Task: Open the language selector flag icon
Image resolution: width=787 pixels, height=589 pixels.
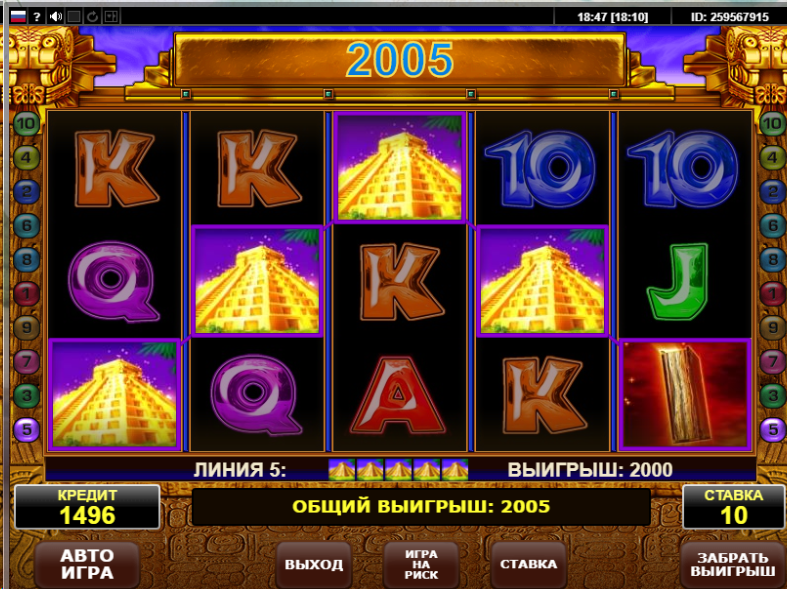Action: coord(17,16)
